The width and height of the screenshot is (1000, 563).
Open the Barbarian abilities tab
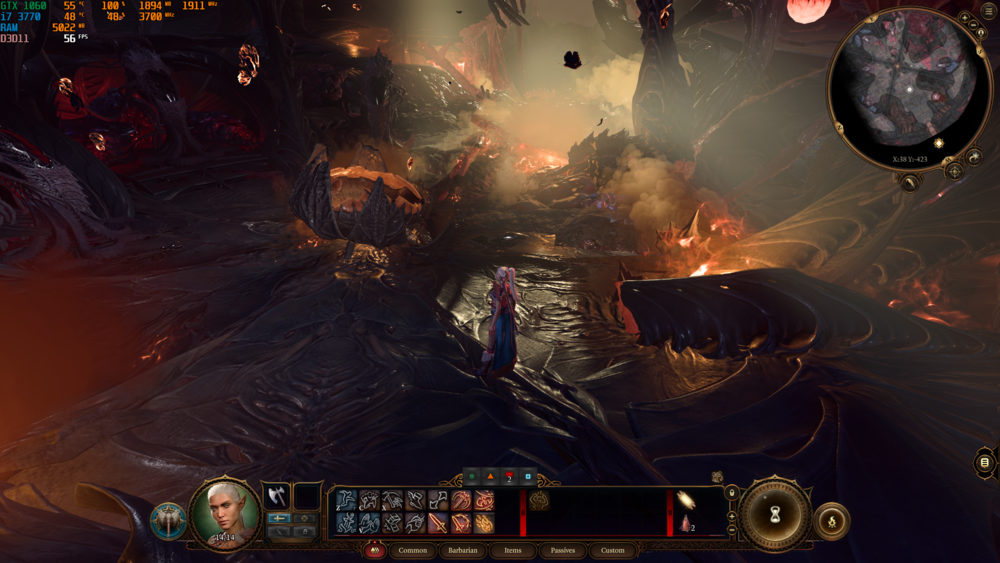click(x=462, y=550)
